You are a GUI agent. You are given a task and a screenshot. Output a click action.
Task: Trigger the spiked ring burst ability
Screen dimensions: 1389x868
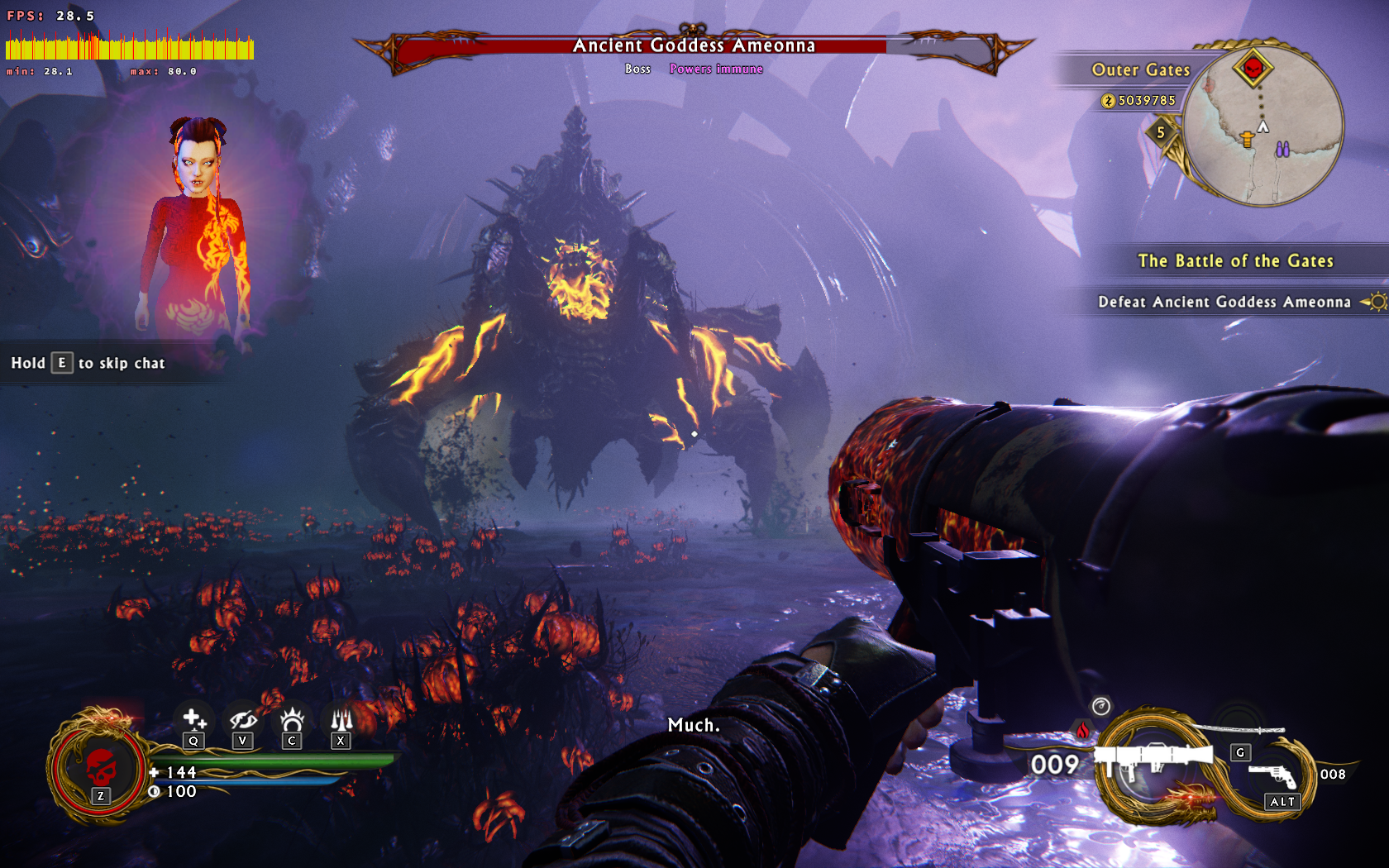[292, 719]
